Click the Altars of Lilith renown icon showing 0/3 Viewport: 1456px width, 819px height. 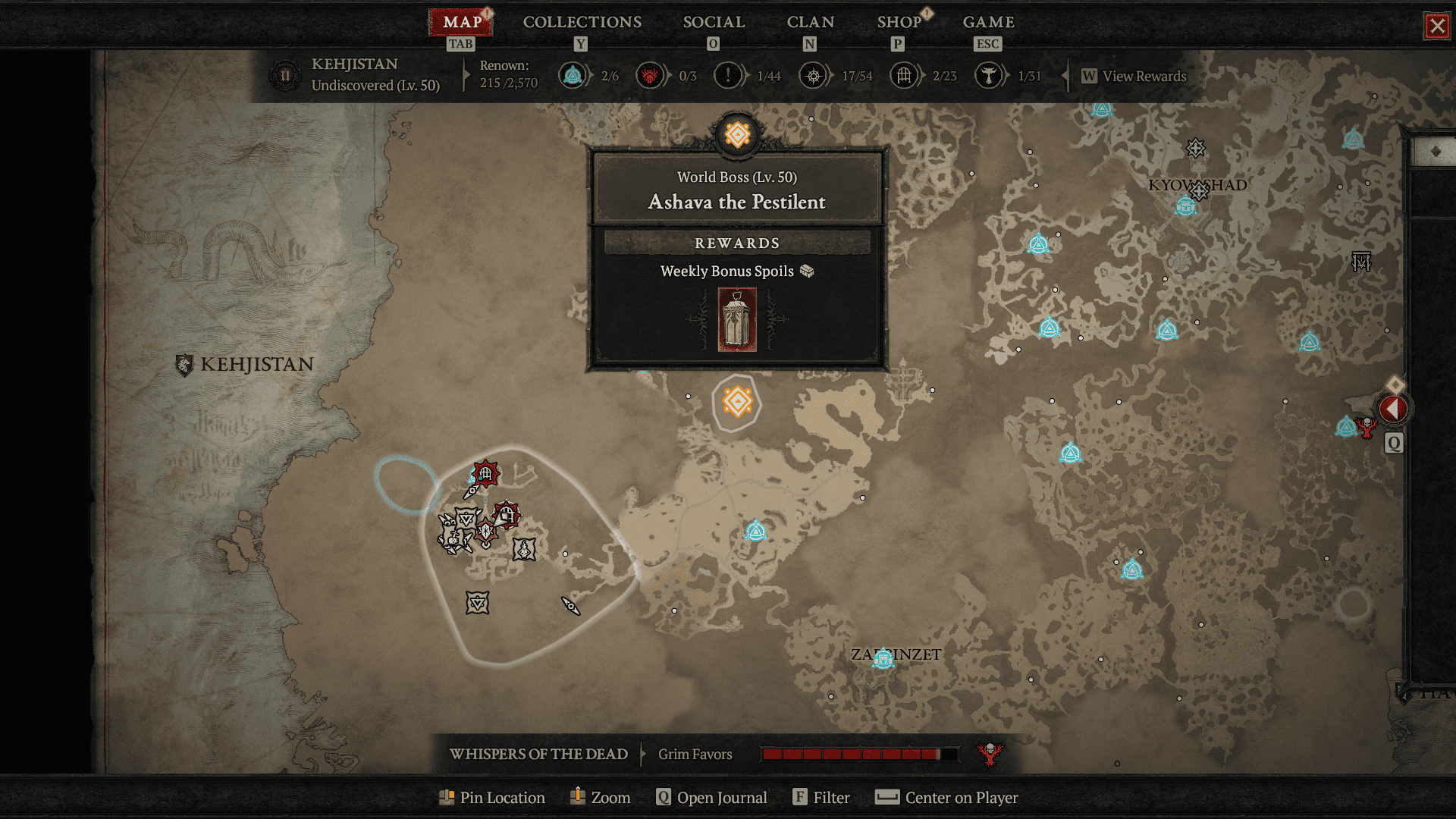(650, 76)
